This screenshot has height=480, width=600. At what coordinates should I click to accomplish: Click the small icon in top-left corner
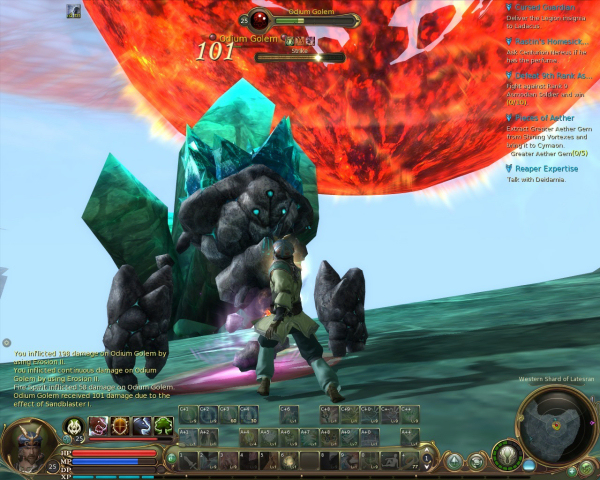pyautogui.click(x=74, y=11)
